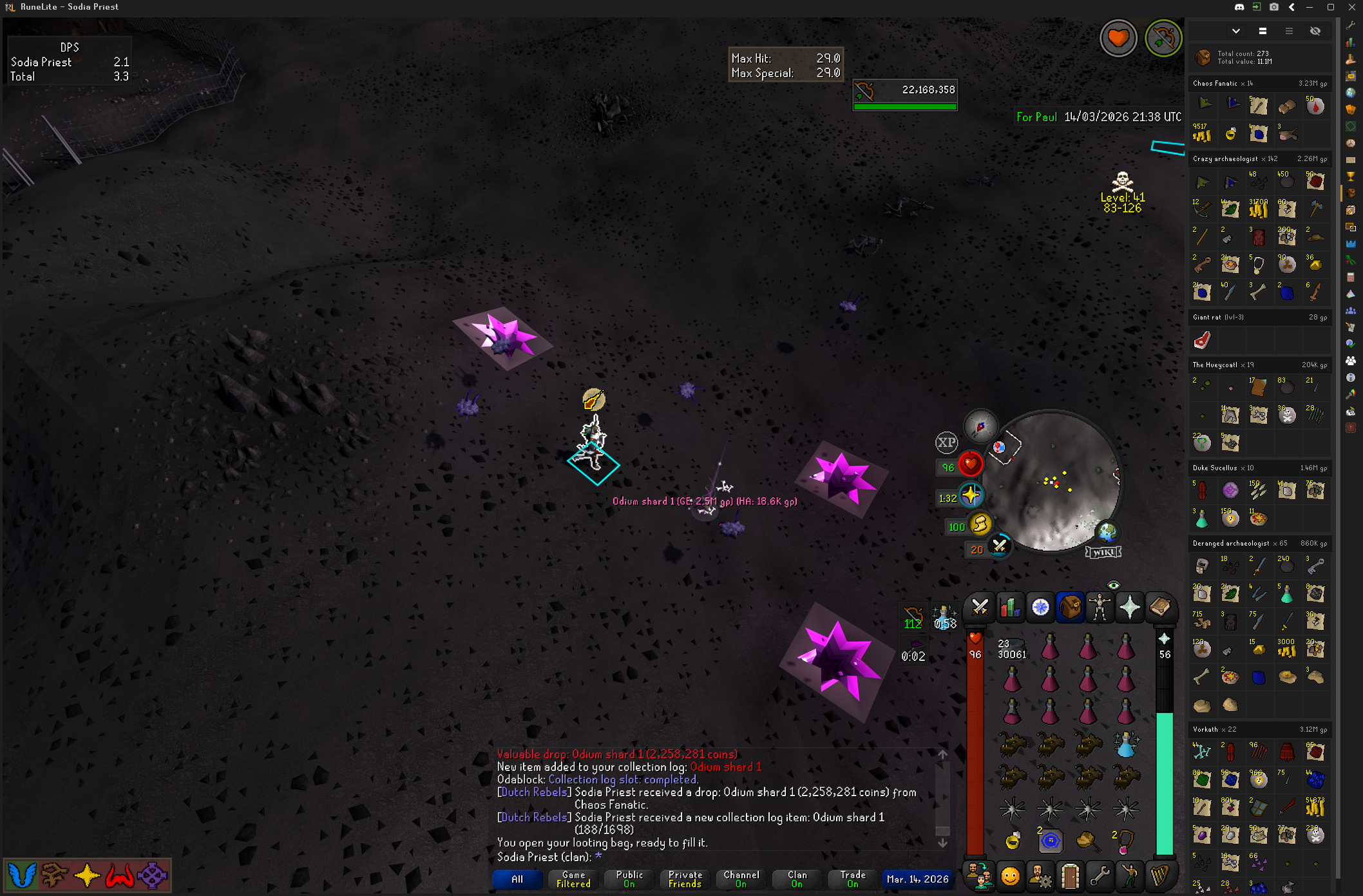Viewport: 1363px width, 896px height.
Task: Open the Spellbook tab
Action: [x=1159, y=607]
